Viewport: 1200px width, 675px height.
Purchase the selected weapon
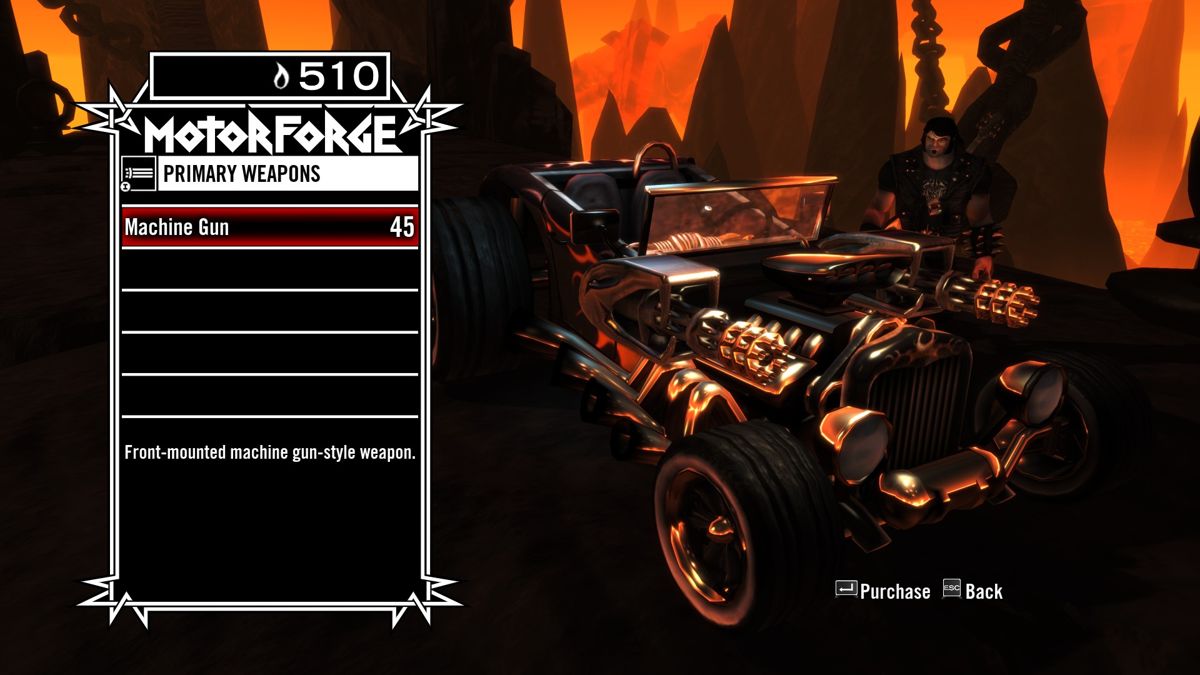tap(883, 591)
